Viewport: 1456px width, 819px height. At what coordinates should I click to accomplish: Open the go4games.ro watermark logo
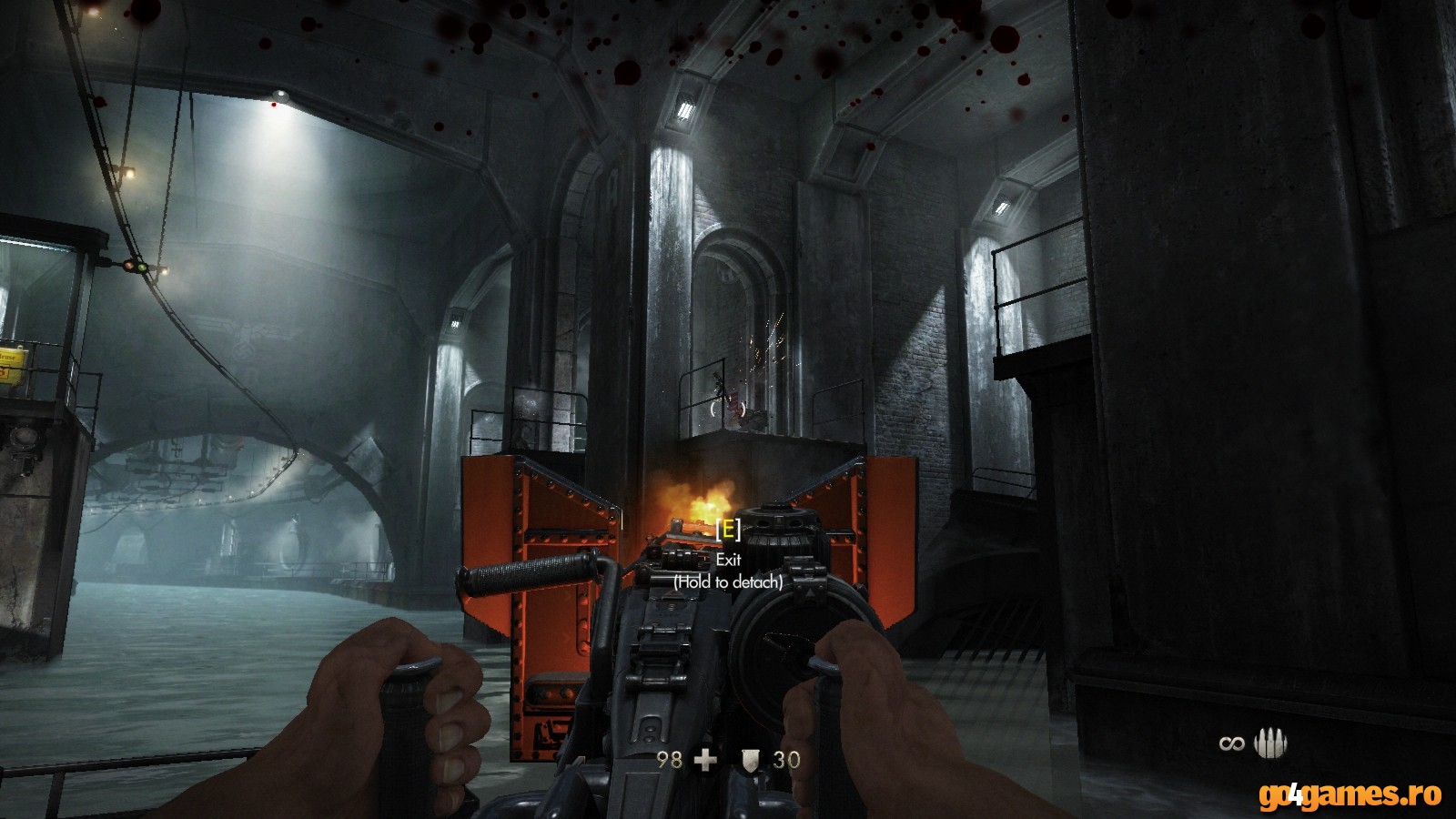pos(1350,794)
